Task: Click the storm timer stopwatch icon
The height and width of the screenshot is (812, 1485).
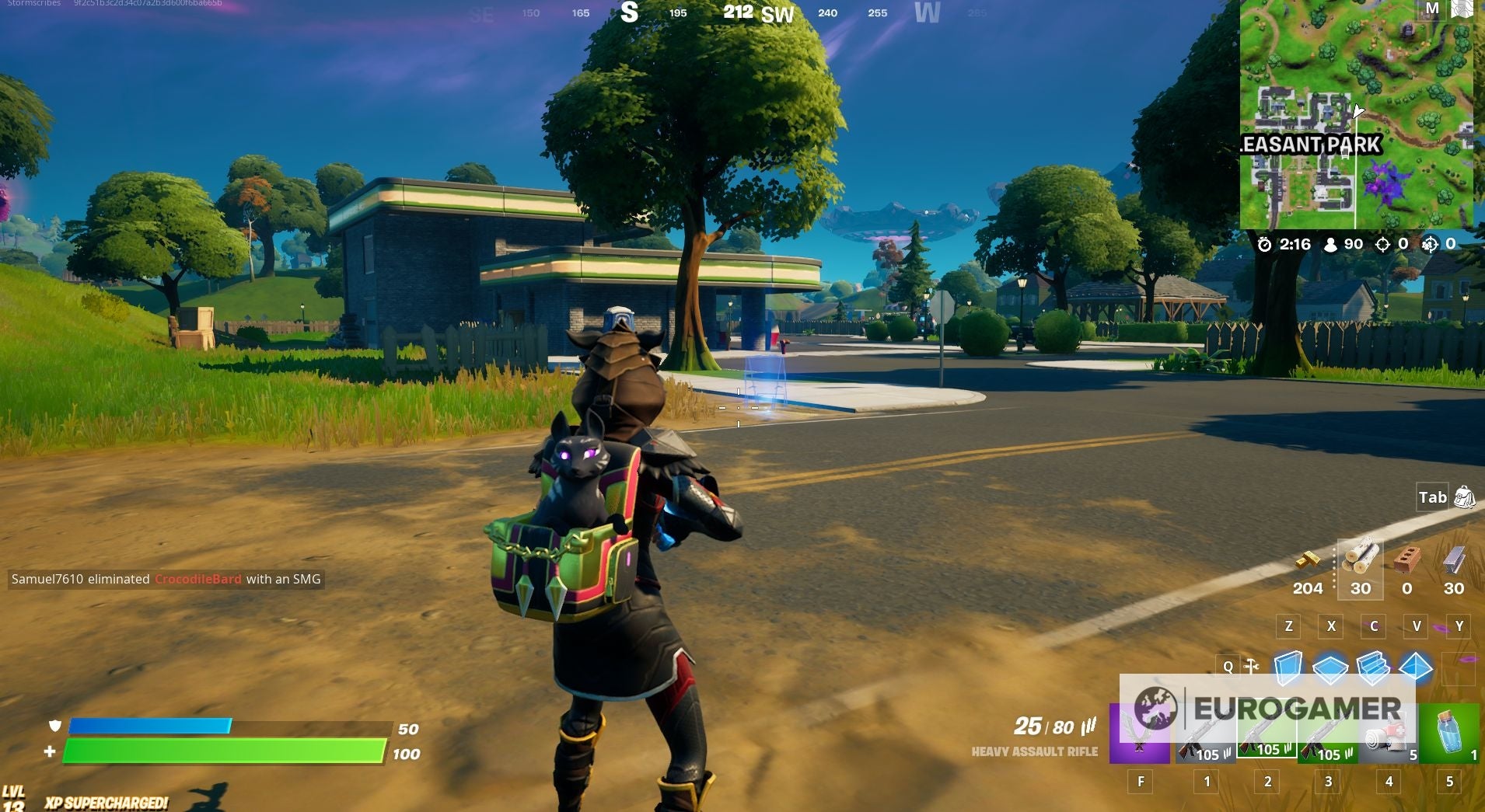Action: click(1265, 245)
